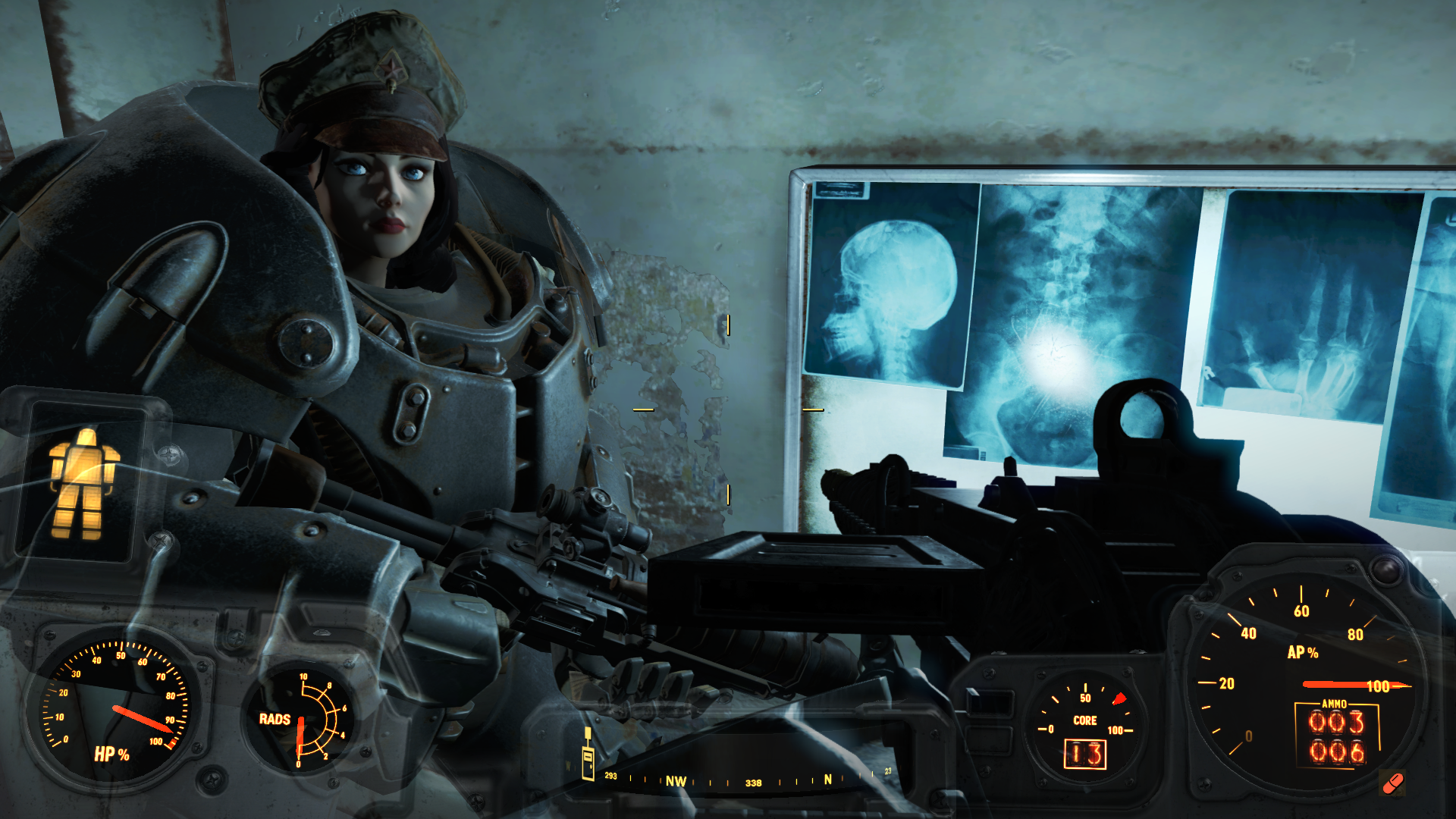Click the red pill chem status icon

click(1393, 783)
